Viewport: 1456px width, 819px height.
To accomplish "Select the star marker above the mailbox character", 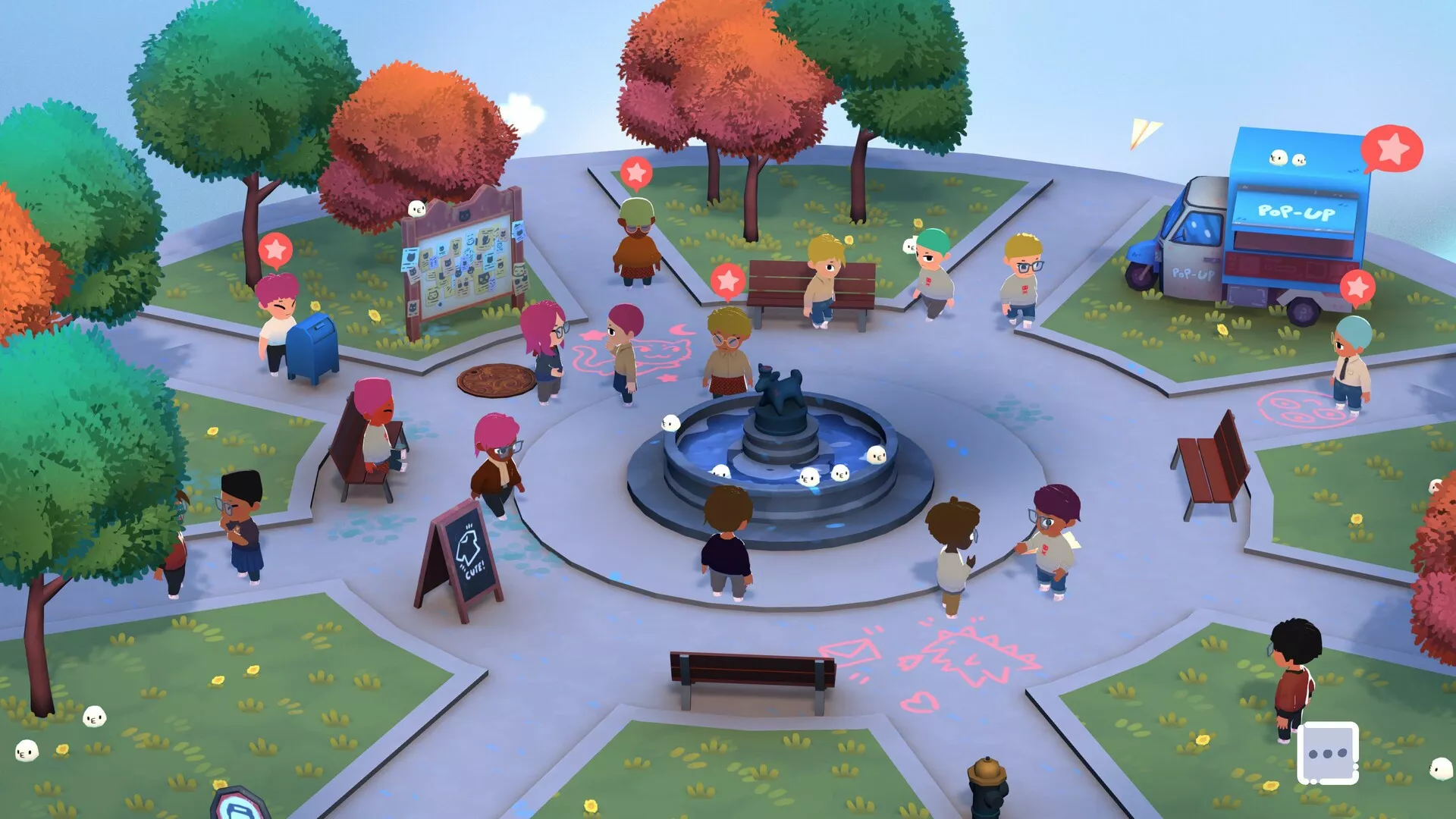I will (x=275, y=249).
